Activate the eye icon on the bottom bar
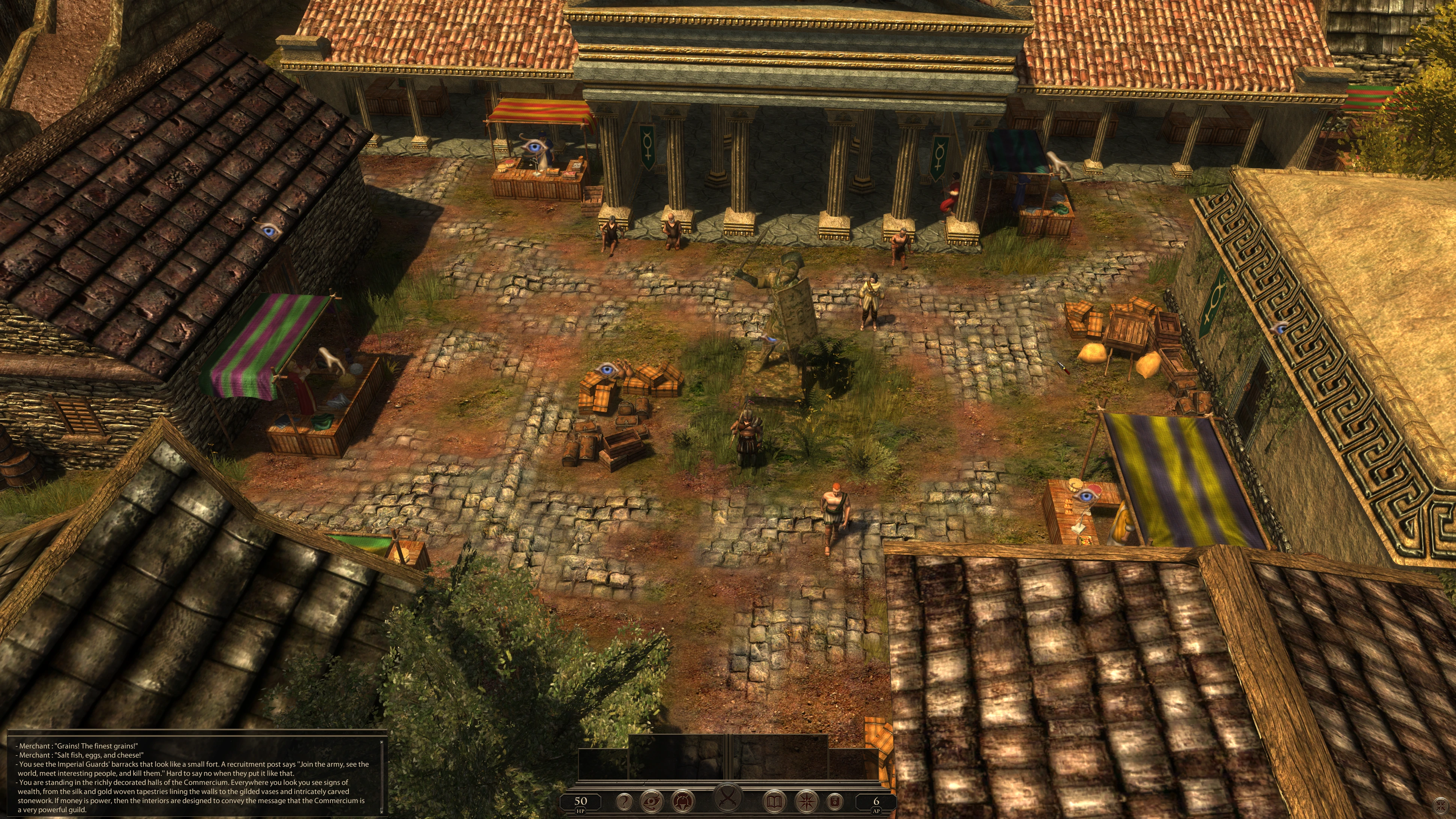1456x819 pixels. tap(651, 801)
